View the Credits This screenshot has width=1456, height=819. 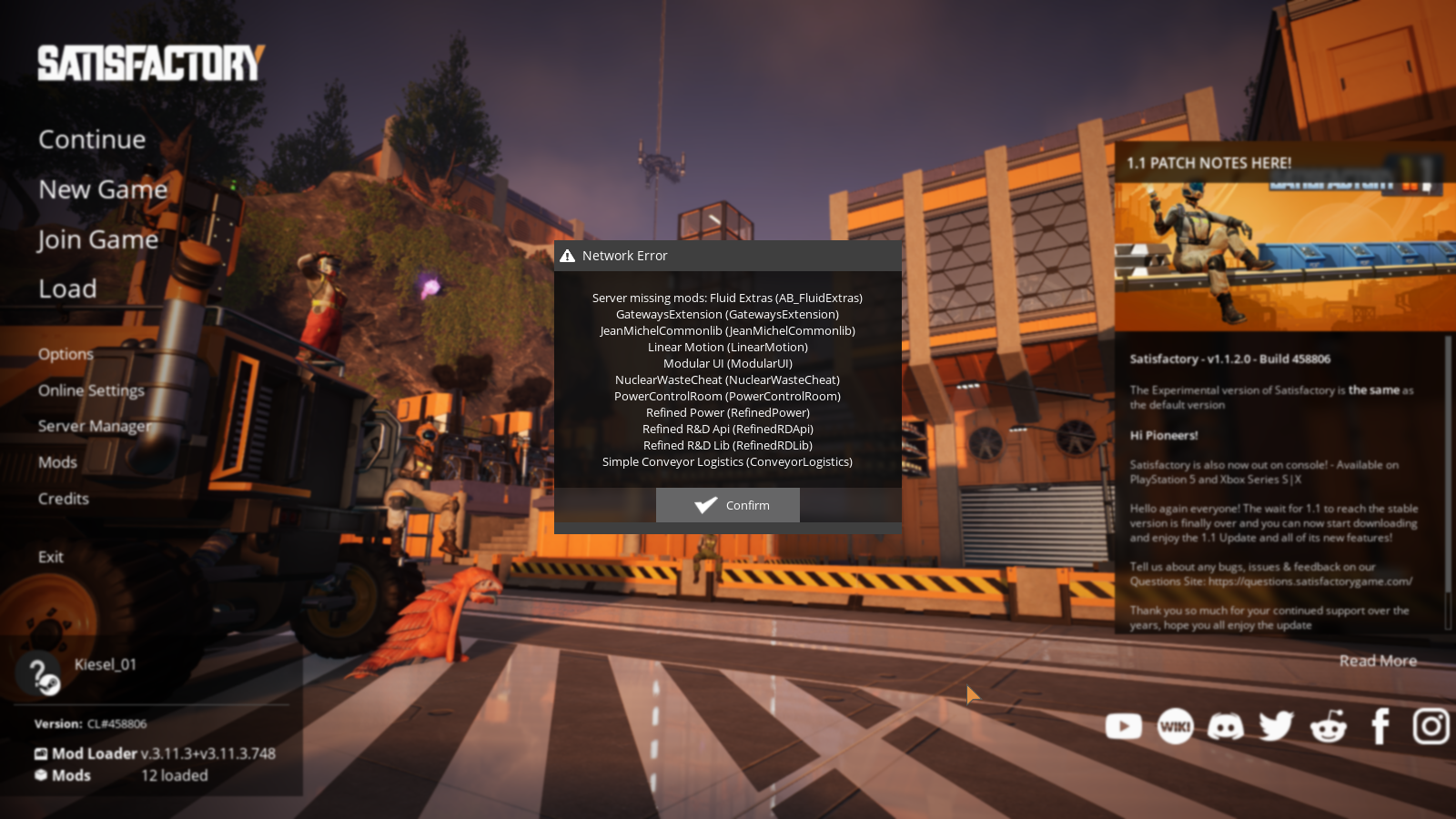pyautogui.click(x=64, y=499)
